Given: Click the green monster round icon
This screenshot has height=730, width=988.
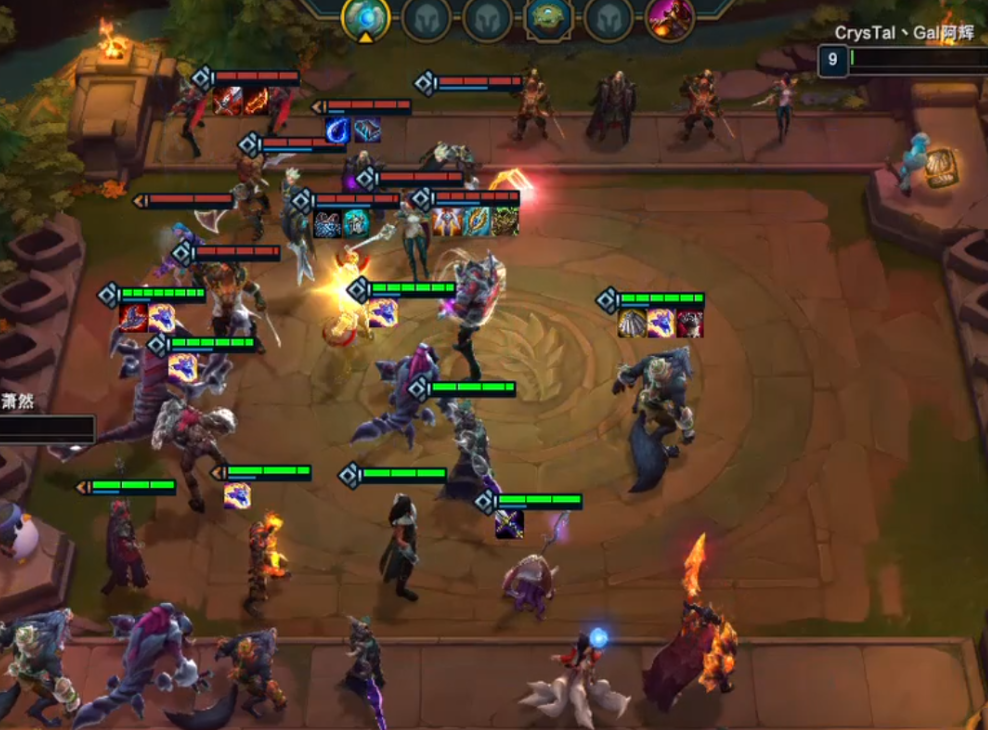Looking at the screenshot, I should coord(549,18).
